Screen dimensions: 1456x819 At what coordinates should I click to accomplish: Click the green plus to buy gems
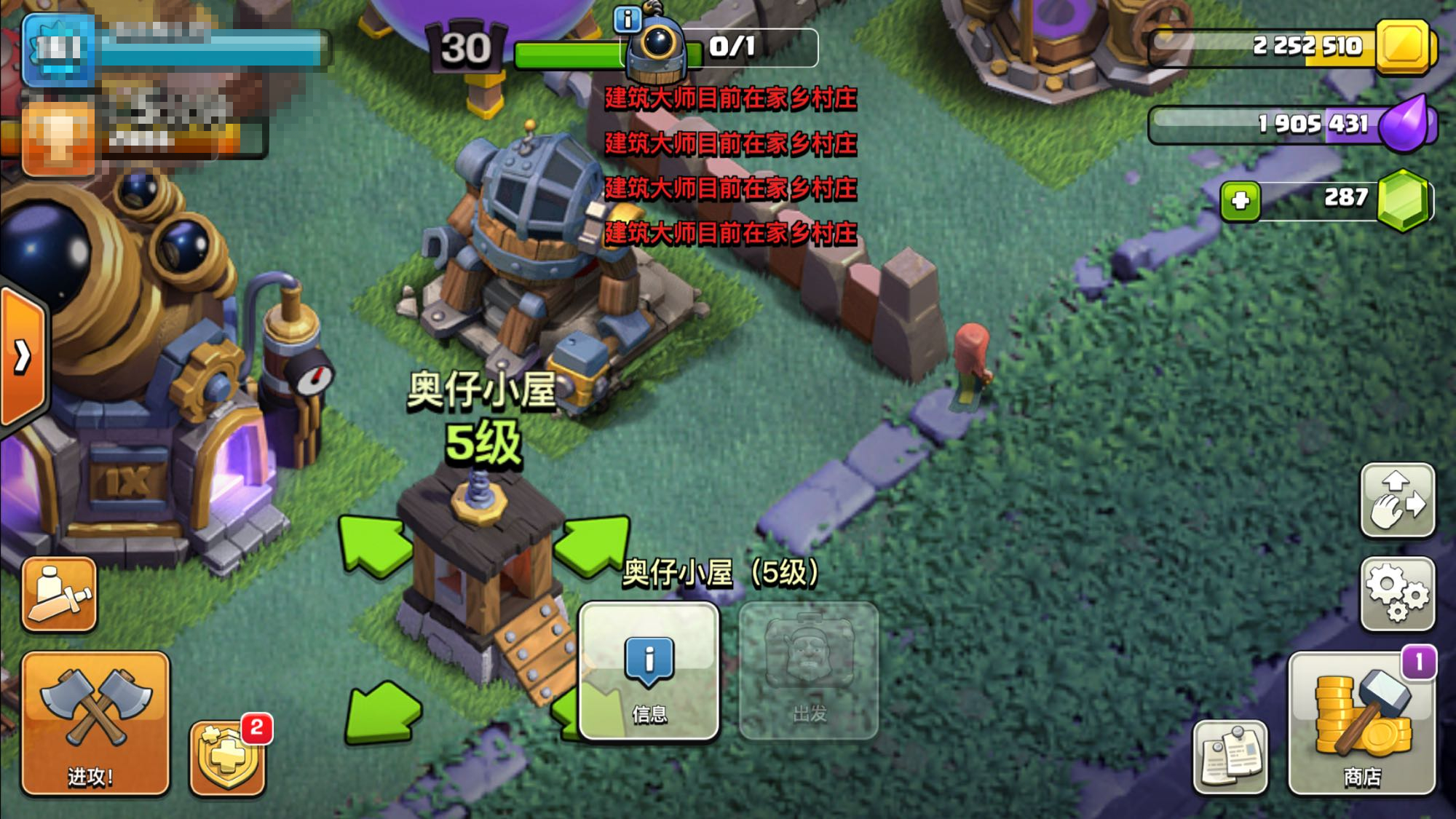1241,200
